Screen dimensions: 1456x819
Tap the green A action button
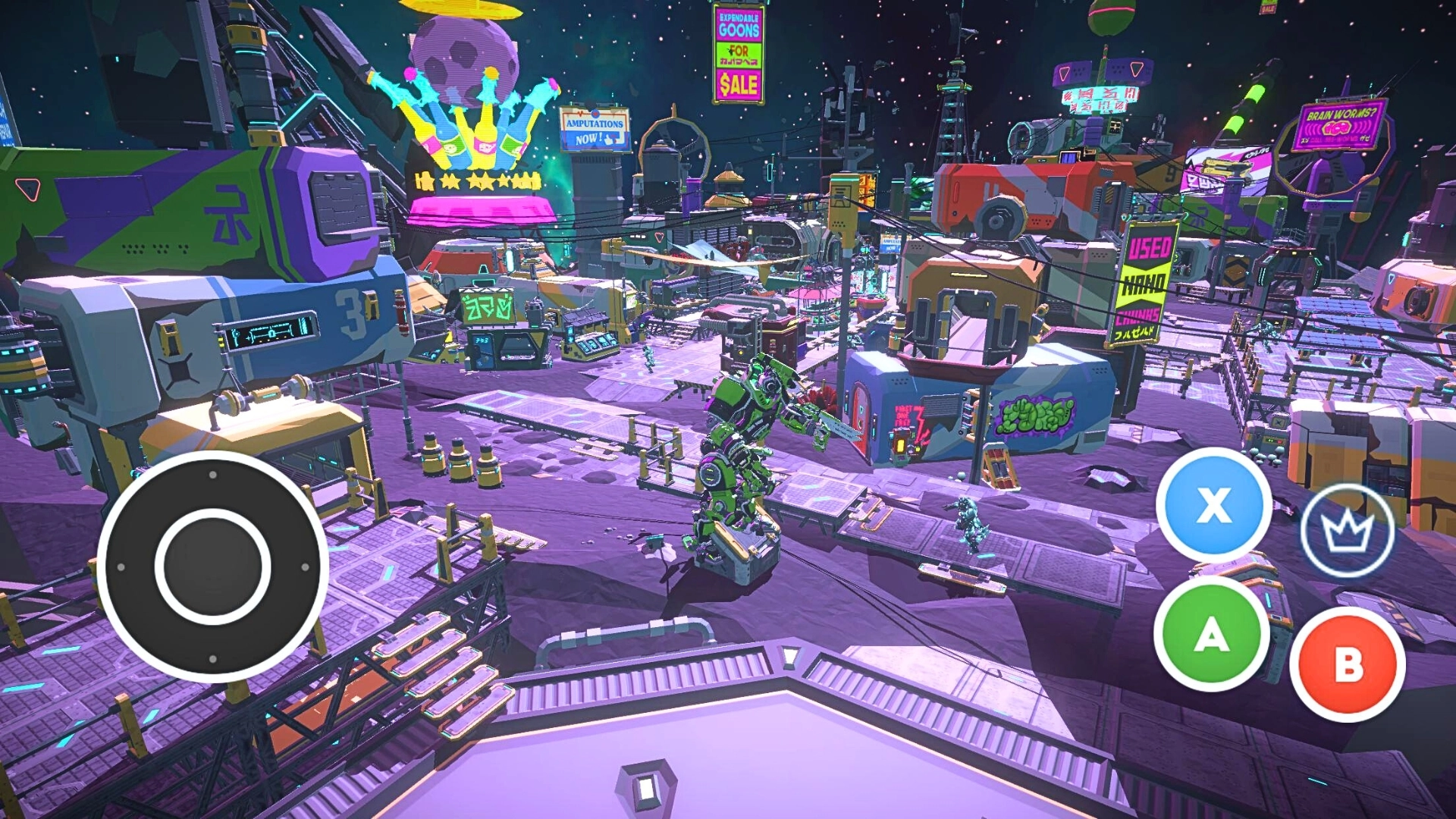click(1211, 634)
